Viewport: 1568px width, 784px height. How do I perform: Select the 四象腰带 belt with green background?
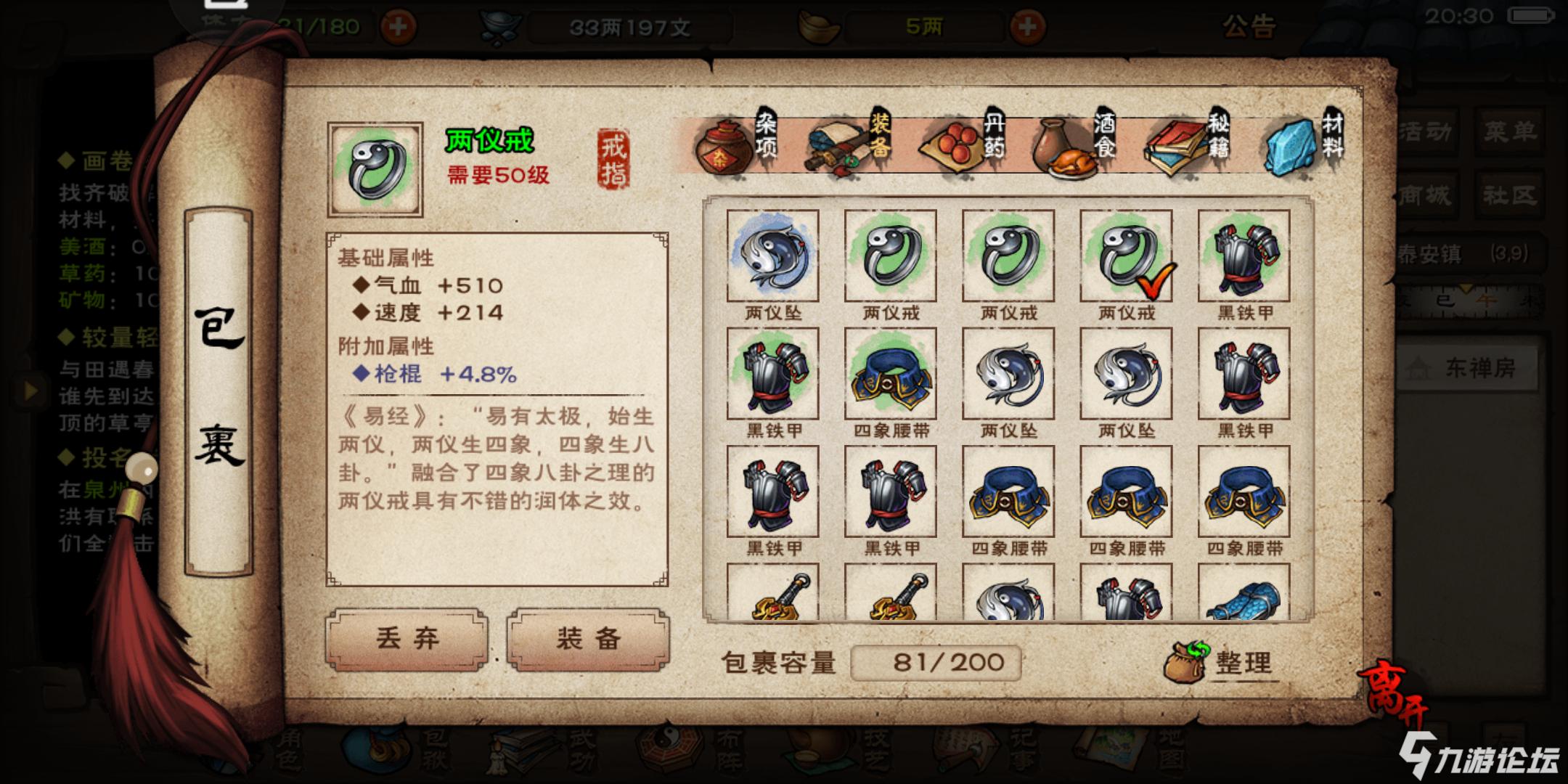(891, 374)
